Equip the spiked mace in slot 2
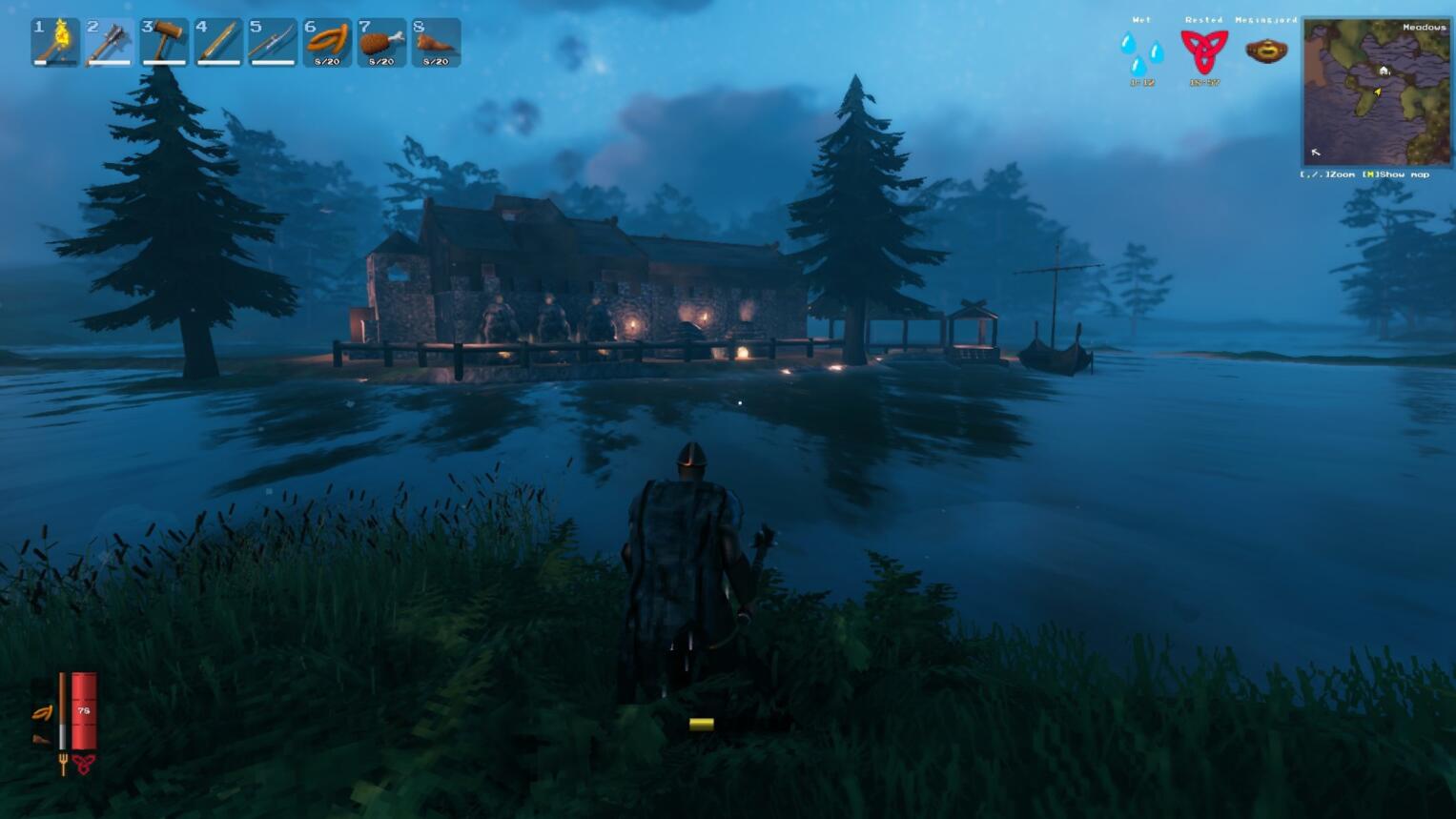 click(x=110, y=42)
